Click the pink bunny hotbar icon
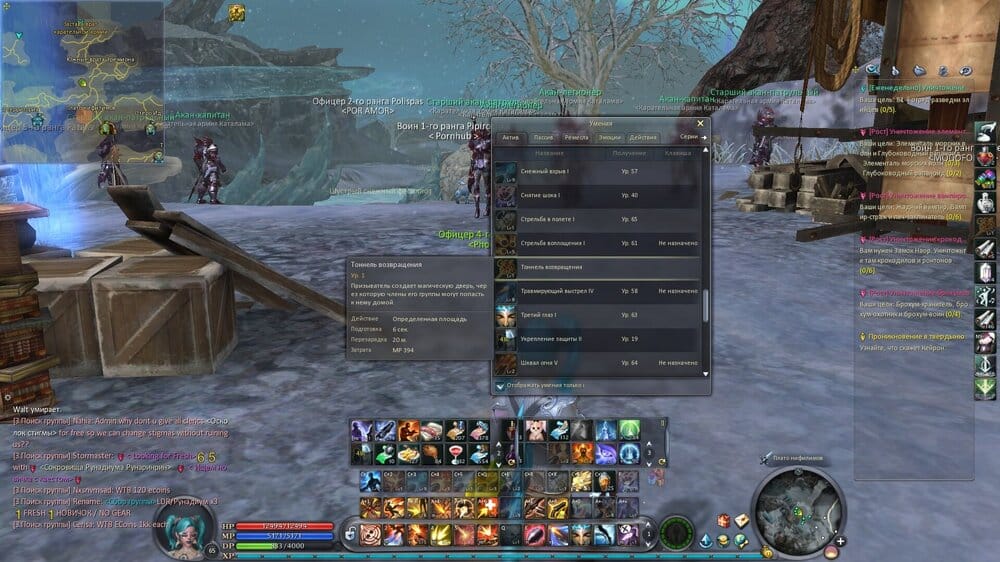The height and width of the screenshot is (562, 1000). coord(534,430)
